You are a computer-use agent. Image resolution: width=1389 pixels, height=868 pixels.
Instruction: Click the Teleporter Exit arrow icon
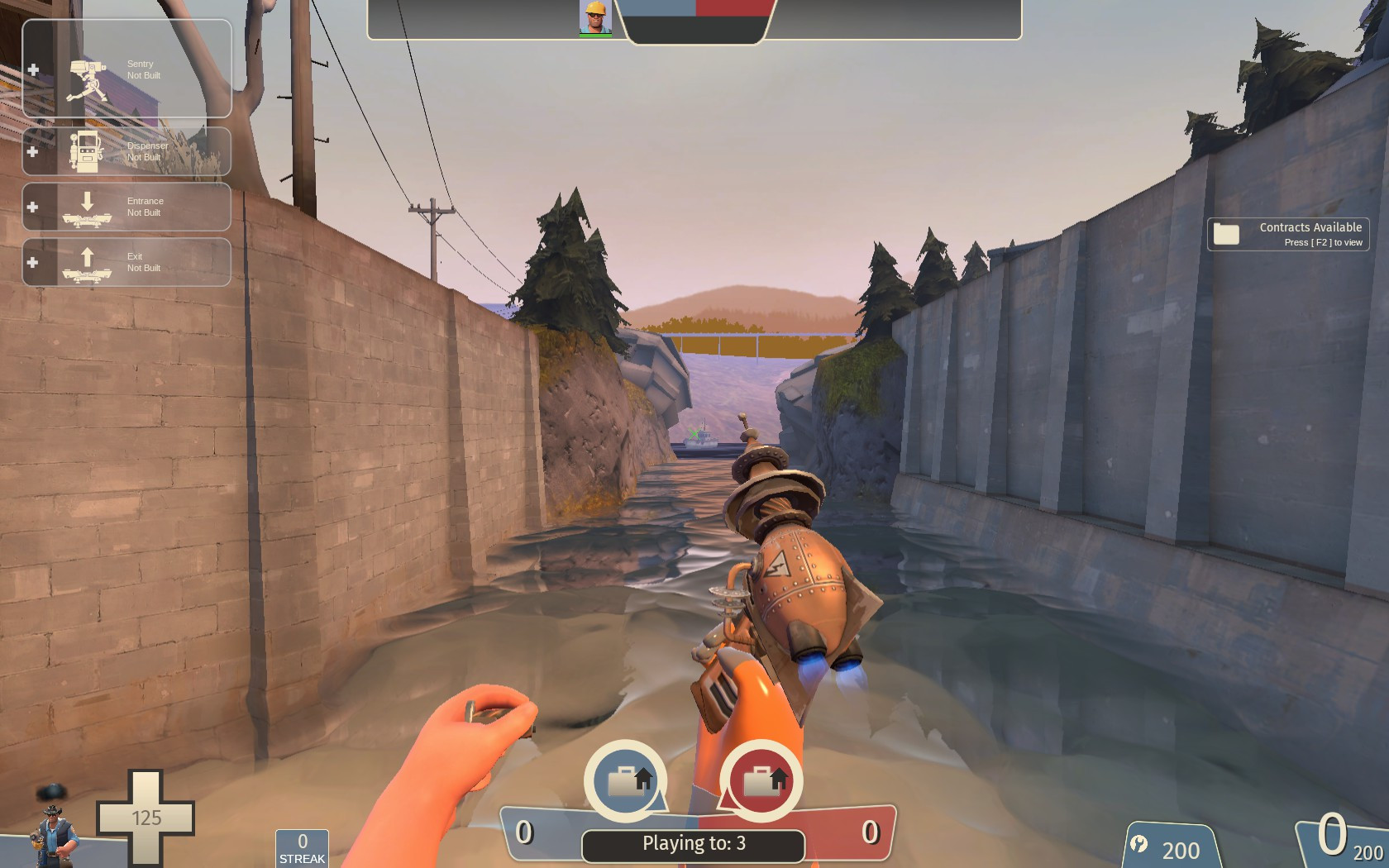86,260
